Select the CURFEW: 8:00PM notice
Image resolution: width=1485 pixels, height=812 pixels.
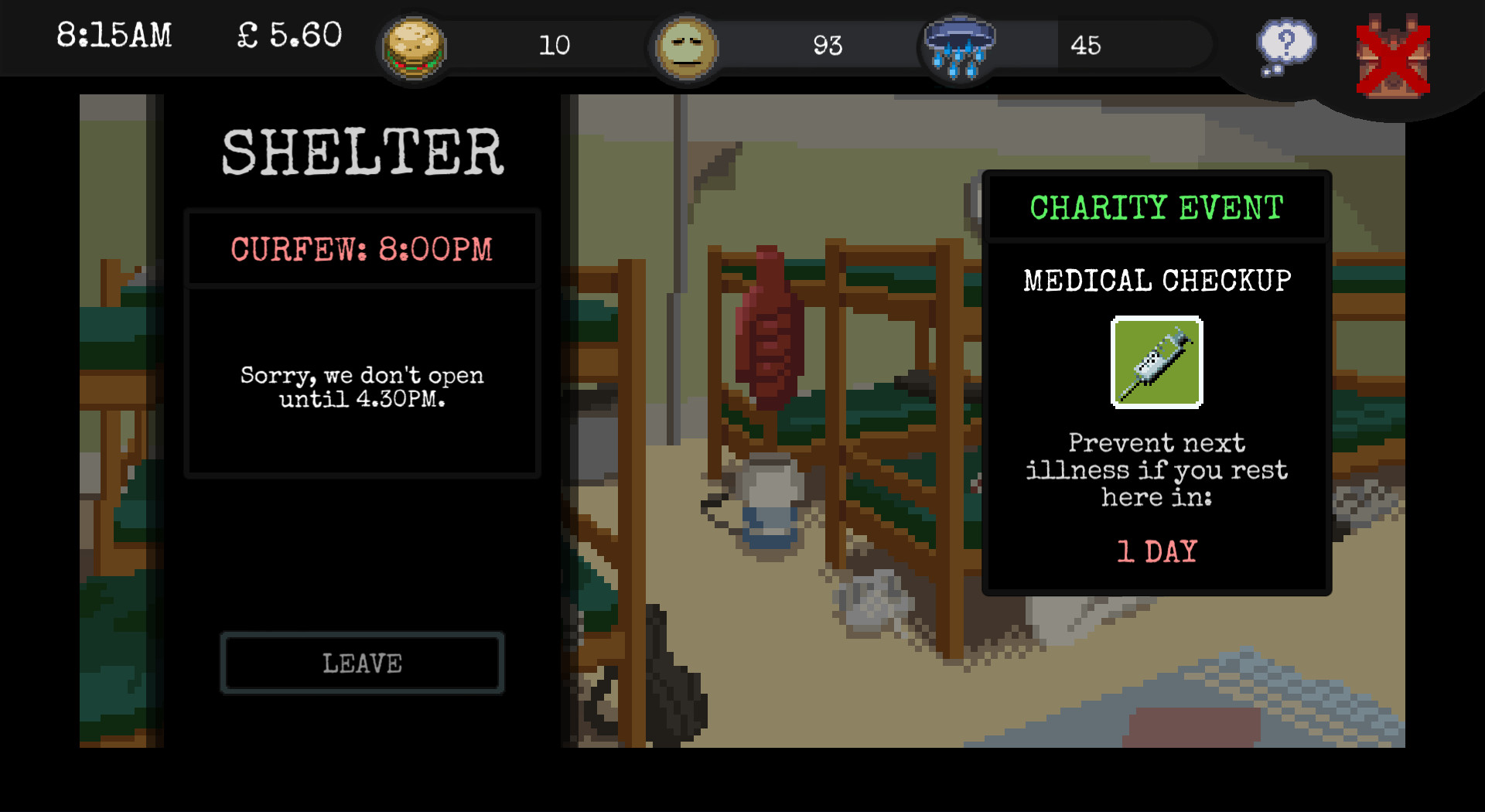coord(362,248)
